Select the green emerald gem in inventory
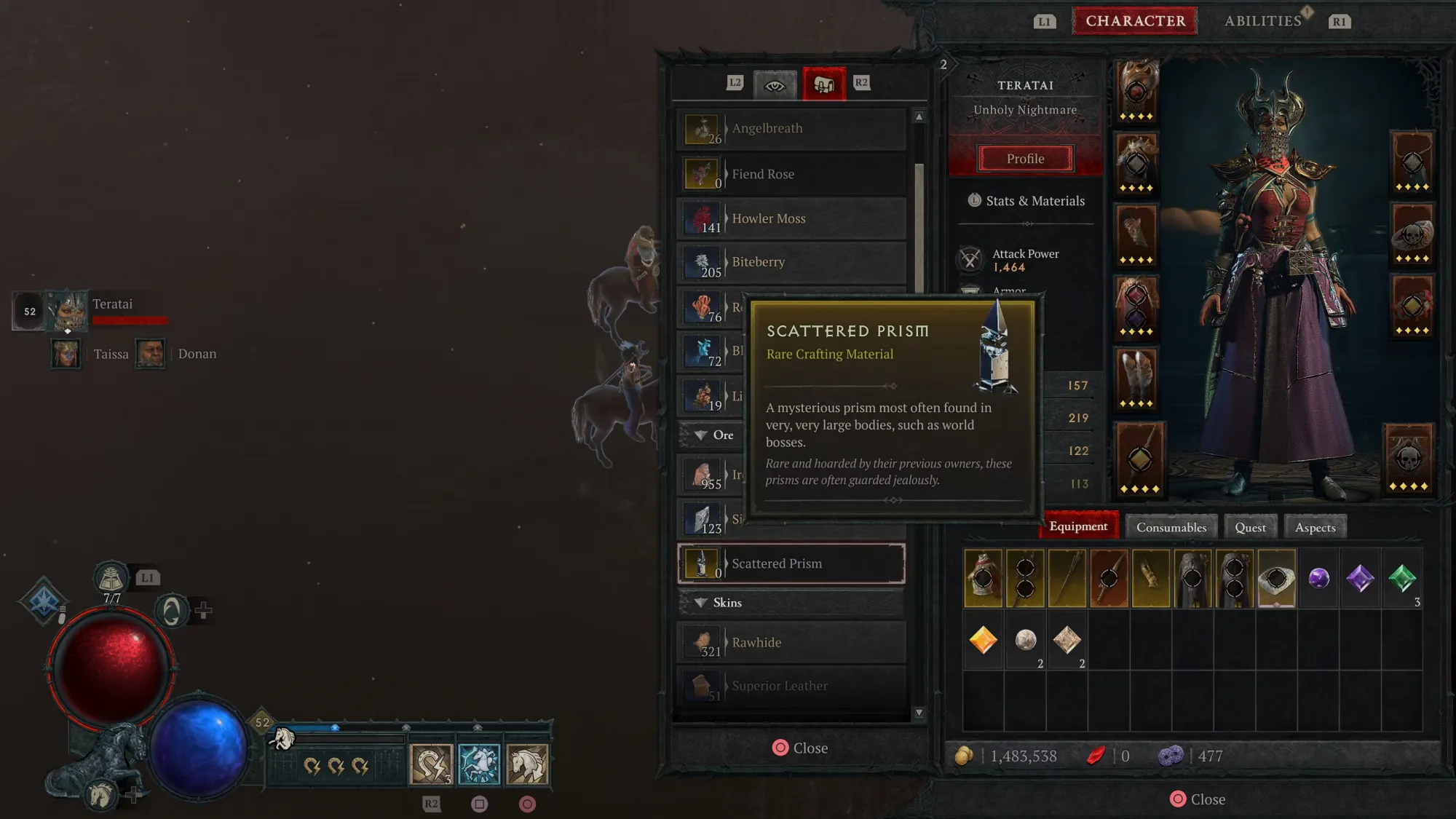Image resolution: width=1456 pixels, height=819 pixels. [1401, 579]
